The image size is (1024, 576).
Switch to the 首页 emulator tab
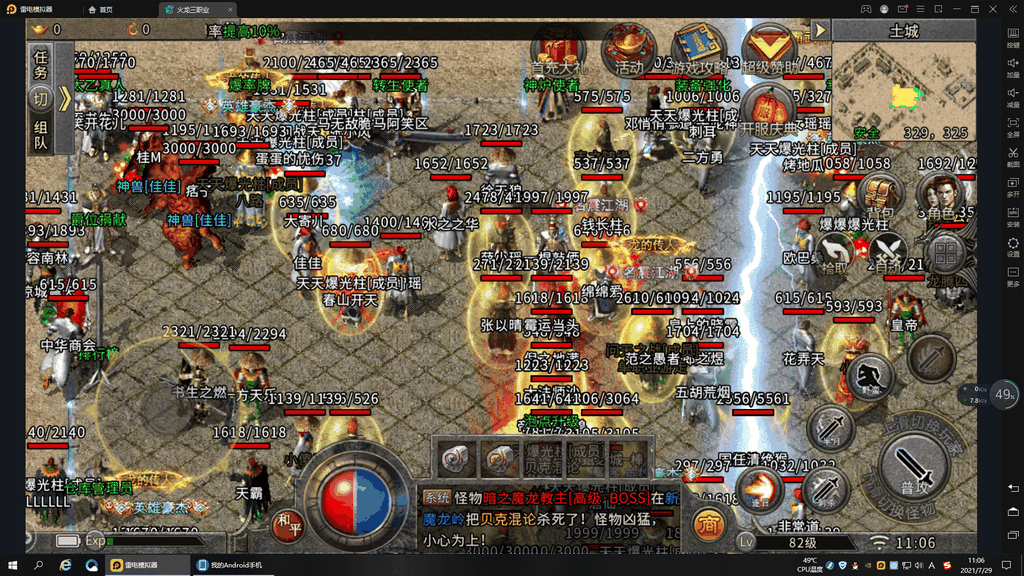coord(100,9)
